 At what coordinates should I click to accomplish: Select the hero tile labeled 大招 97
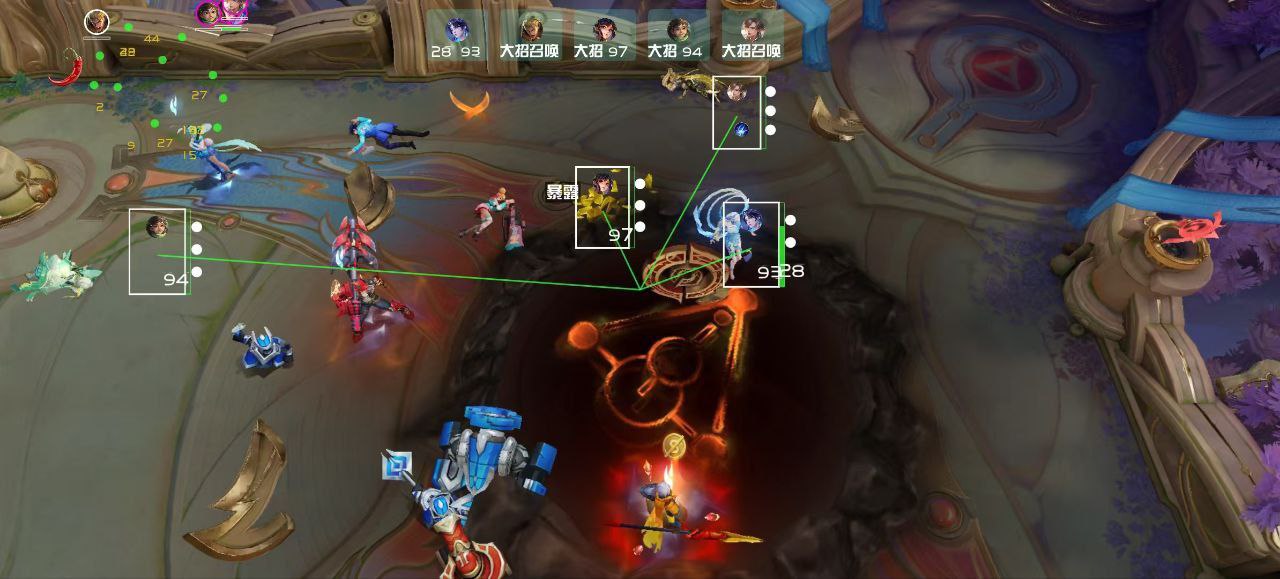point(603,37)
